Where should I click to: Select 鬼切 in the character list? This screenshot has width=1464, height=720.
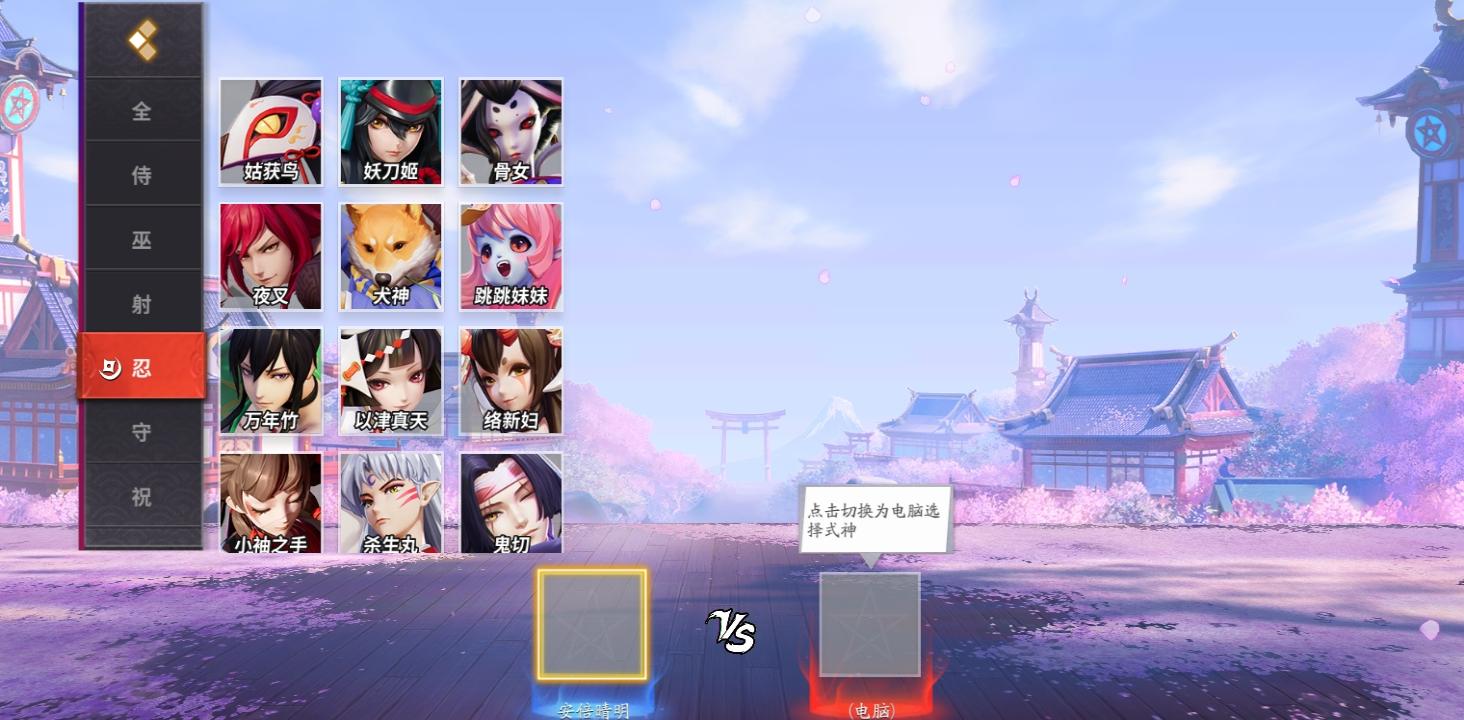510,503
